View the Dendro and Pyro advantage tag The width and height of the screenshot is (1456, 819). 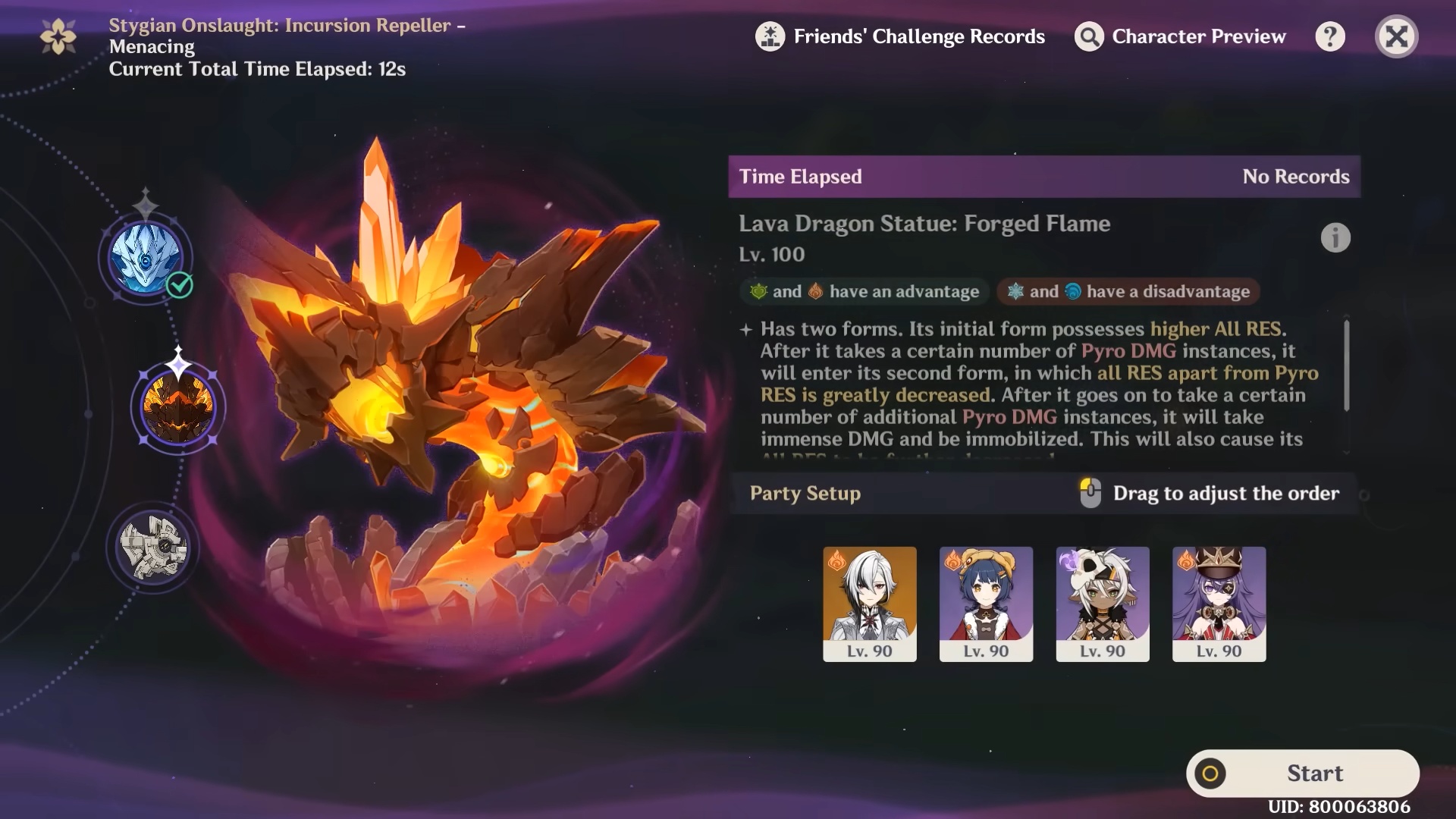pos(864,291)
